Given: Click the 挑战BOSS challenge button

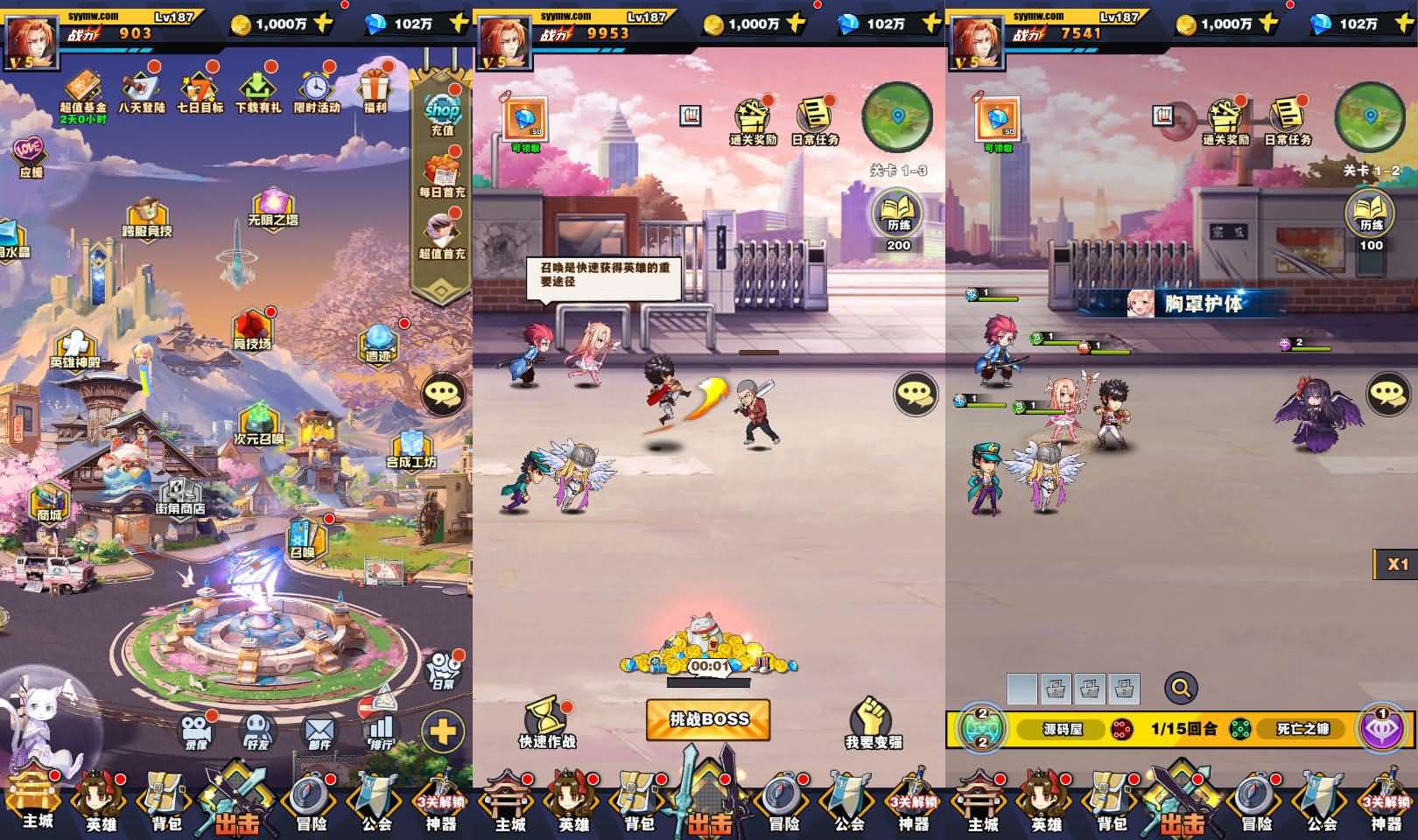Looking at the screenshot, I should point(708,719).
